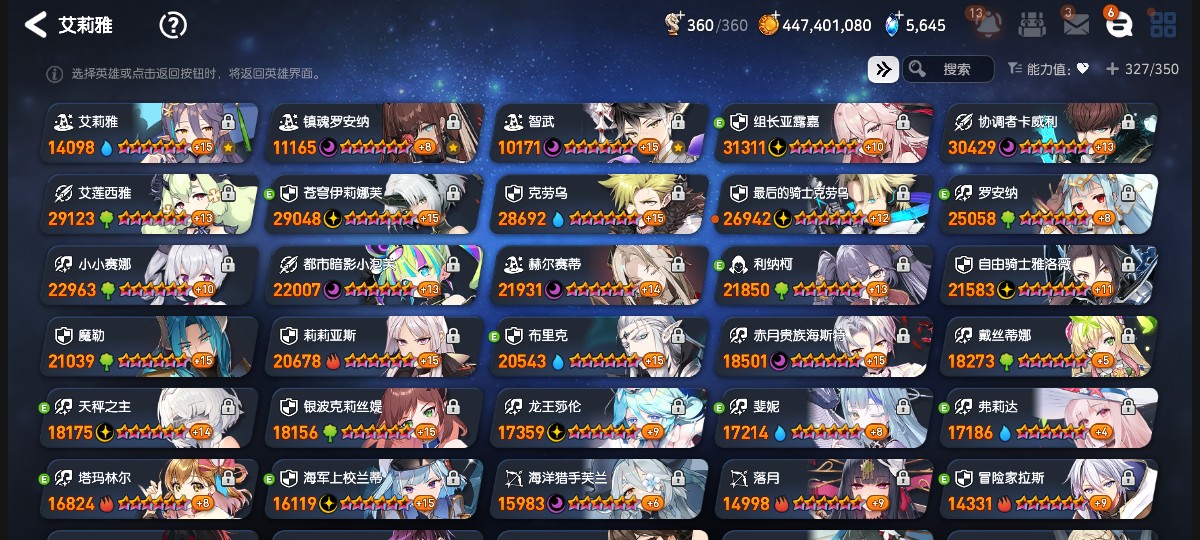Viewport: 1200px width, 540px height.
Task: Open the four-square grid menu
Action: (1163, 25)
